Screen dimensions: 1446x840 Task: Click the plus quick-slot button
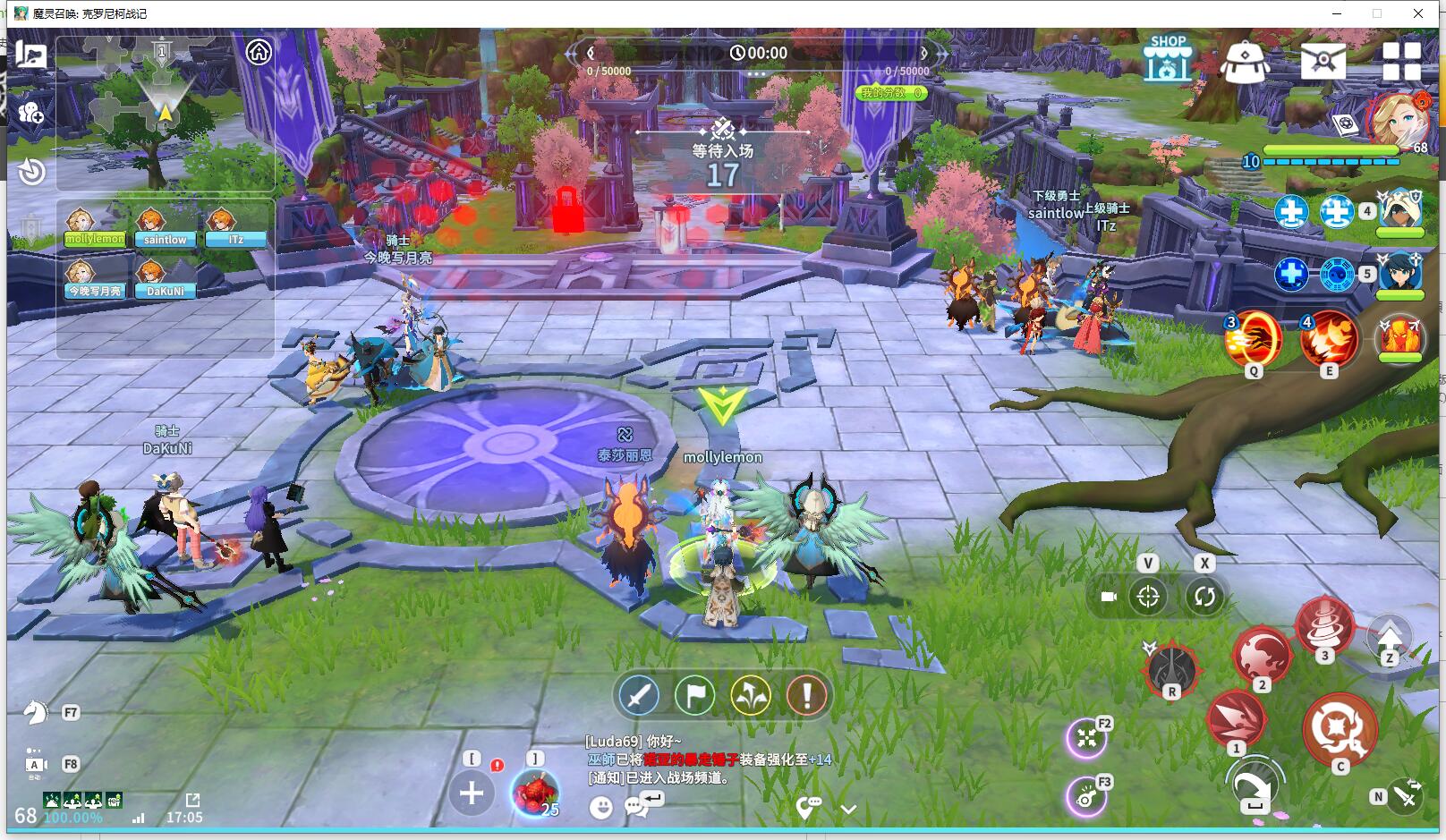pos(472,793)
